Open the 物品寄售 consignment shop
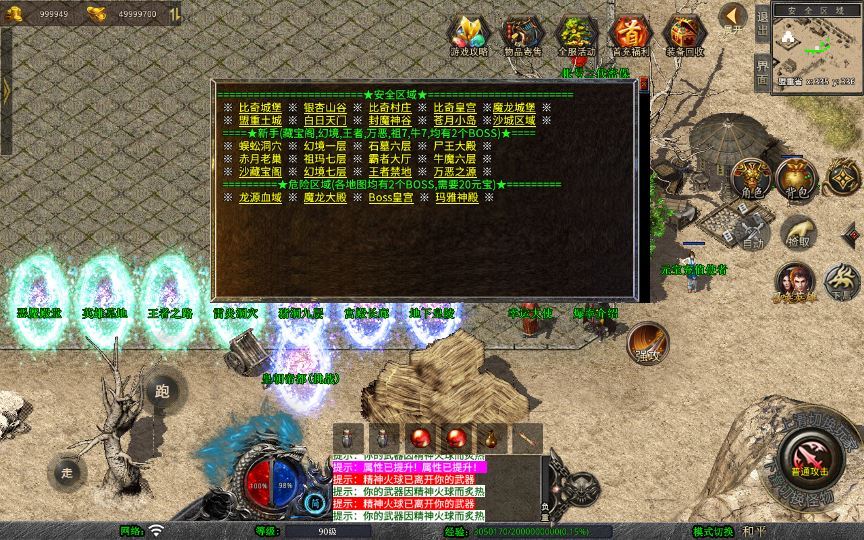864x540 pixels. click(522, 36)
